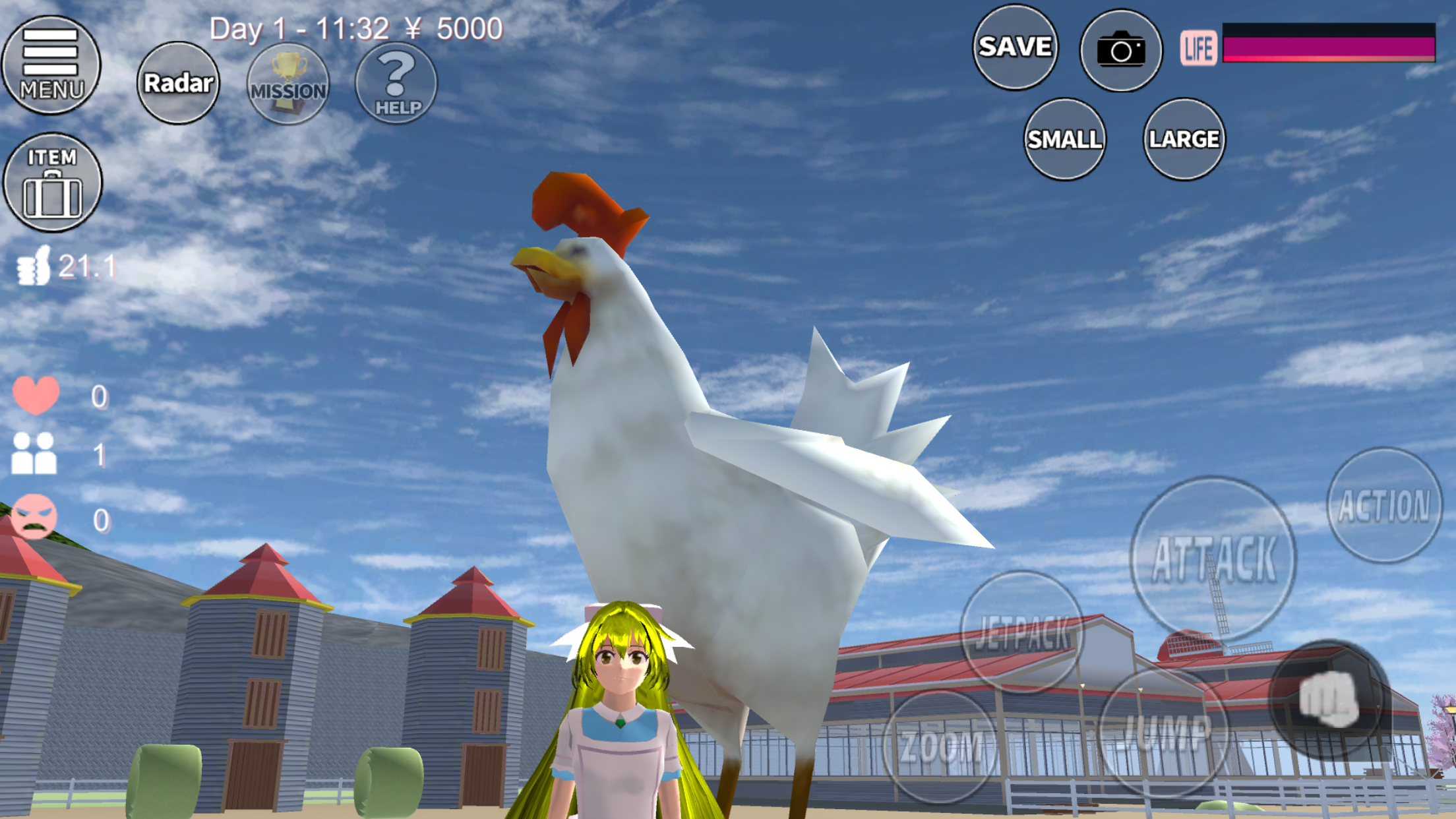Open the MENU button
Screen dimensions: 1456x819
(x=51, y=65)
